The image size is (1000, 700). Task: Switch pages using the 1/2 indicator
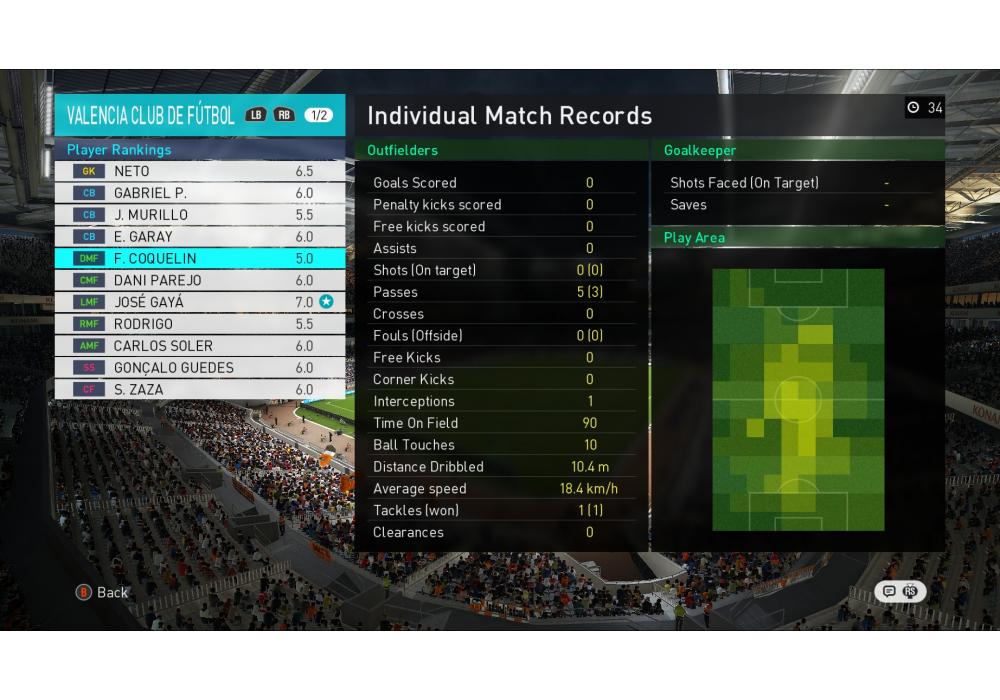pos(318,115)
